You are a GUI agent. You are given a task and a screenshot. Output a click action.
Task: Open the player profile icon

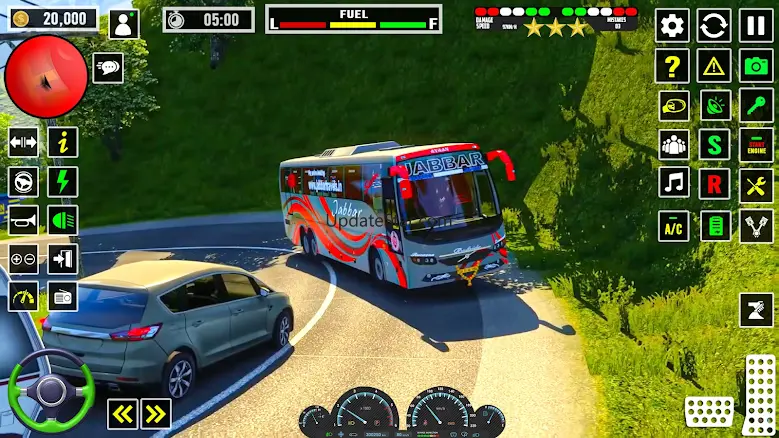pyautogui.click(x=124, y=23)
